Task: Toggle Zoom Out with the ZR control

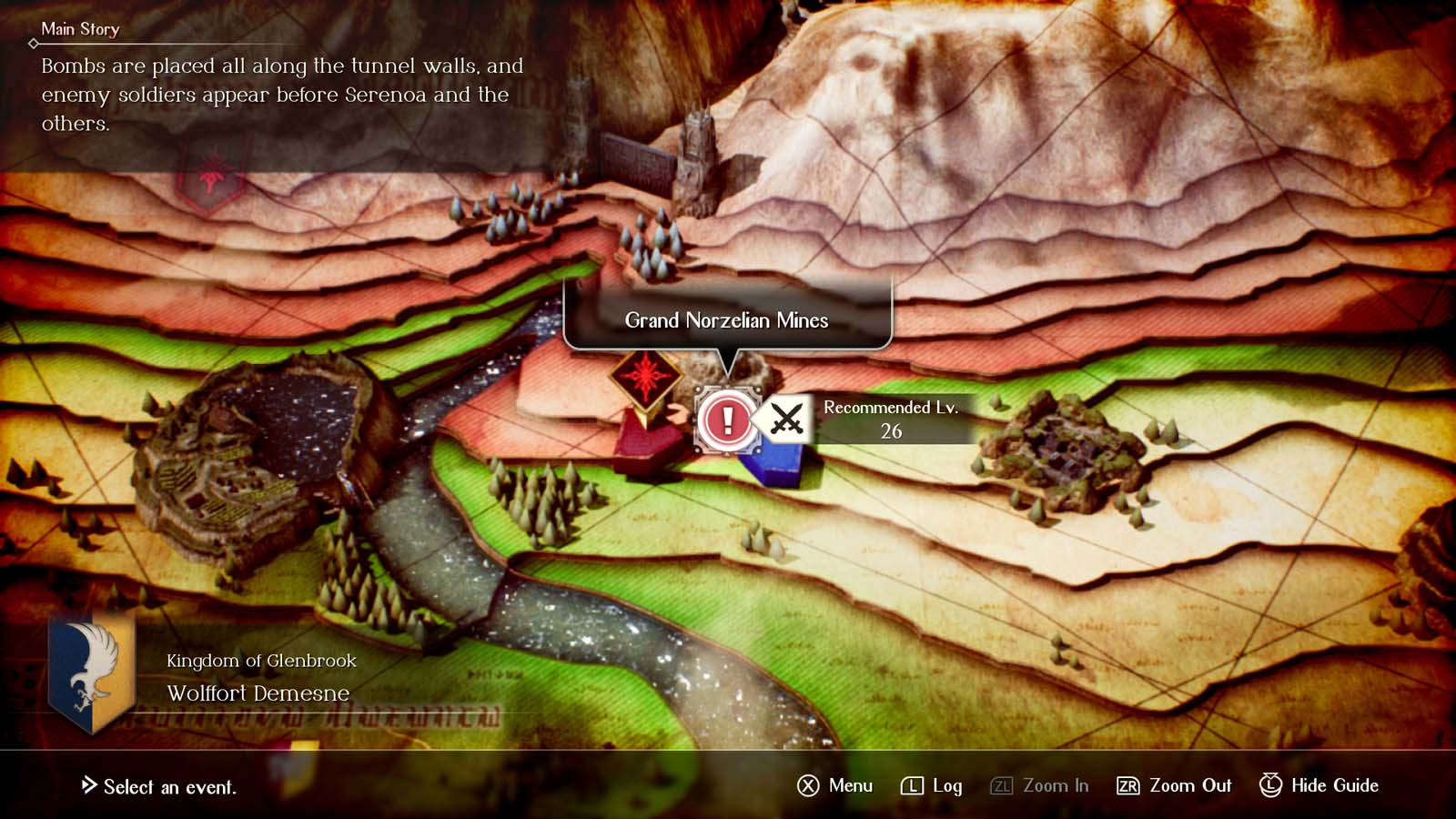Action: (1174, 785)
